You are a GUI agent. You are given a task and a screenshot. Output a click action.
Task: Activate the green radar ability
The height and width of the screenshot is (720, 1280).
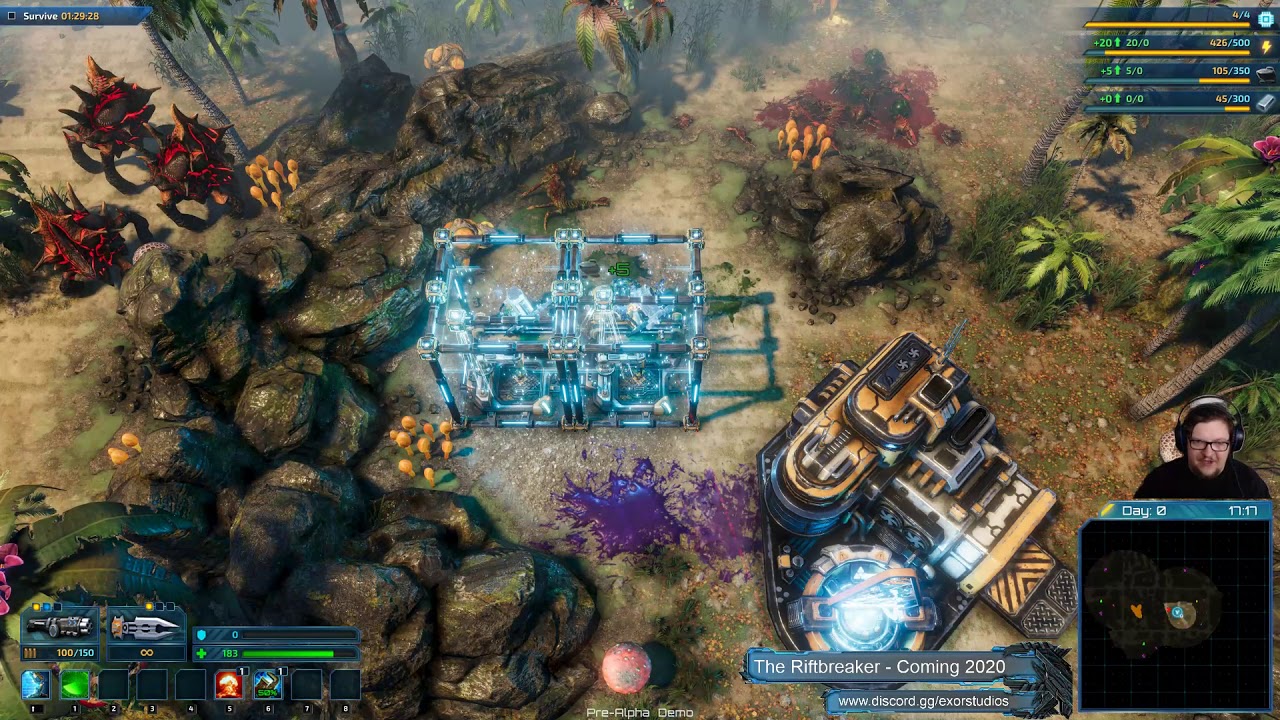(x=75, y=685)
